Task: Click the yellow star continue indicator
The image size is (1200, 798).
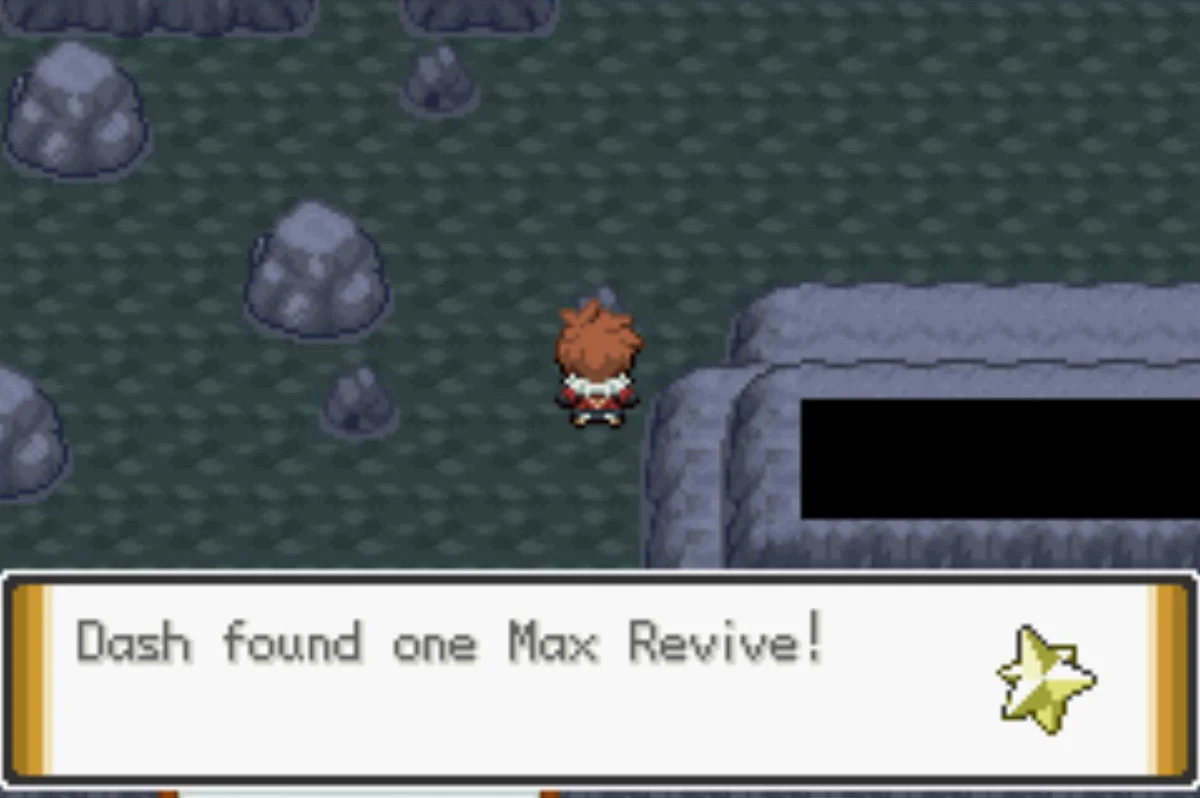Action: point(1045,675)
